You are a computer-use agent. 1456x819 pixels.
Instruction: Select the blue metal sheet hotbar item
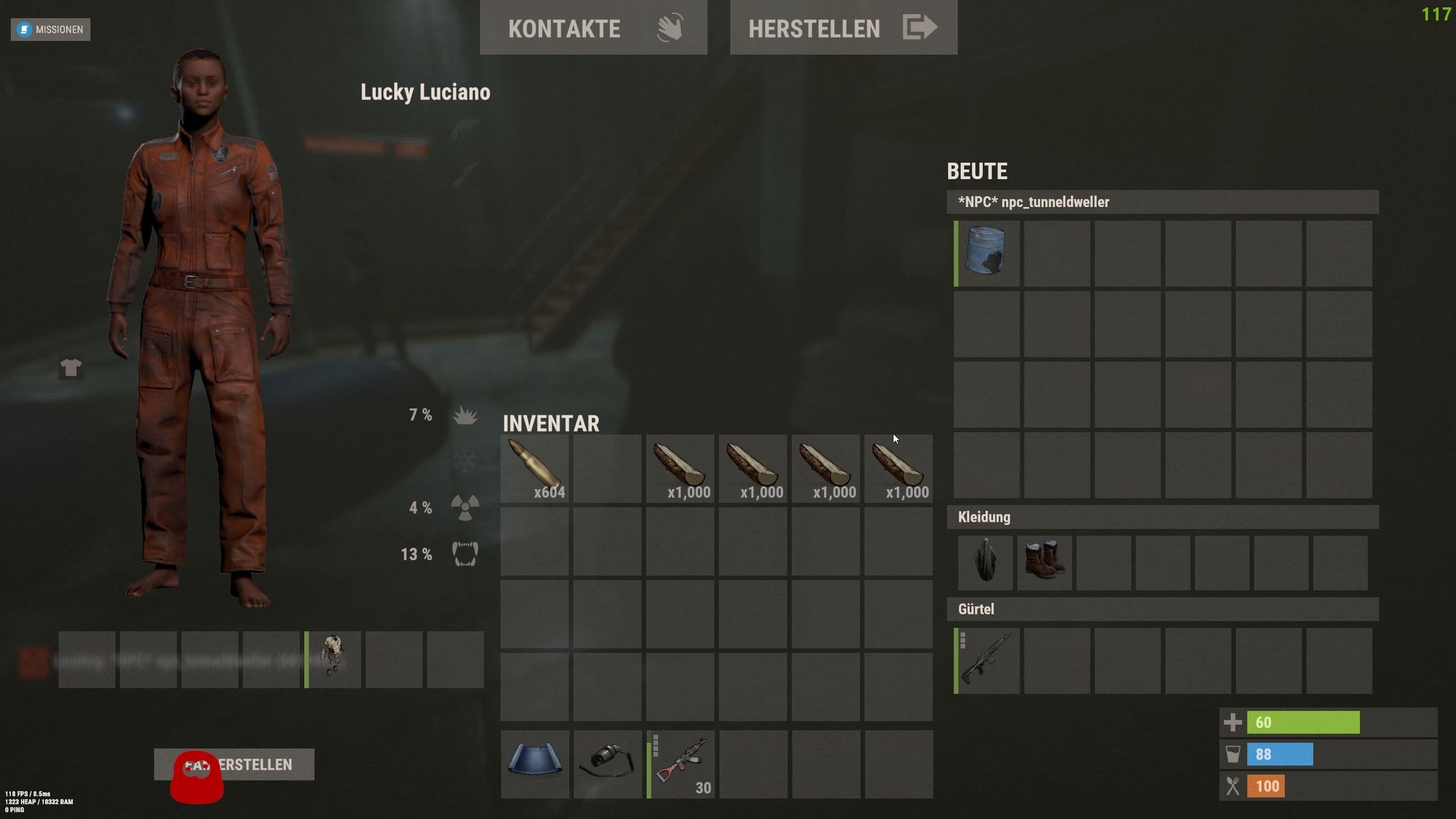535,764
